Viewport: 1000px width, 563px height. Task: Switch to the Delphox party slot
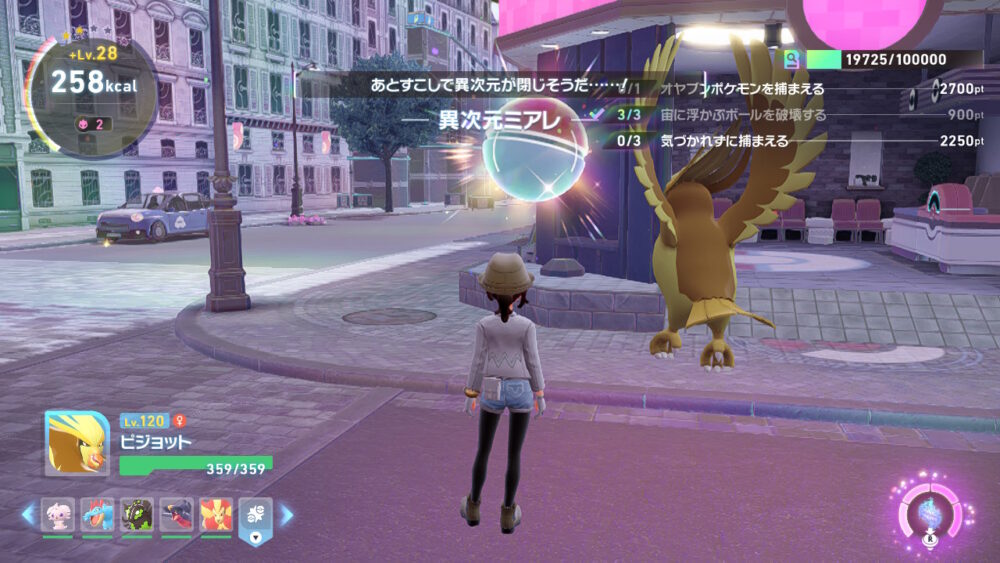(216, 514)
